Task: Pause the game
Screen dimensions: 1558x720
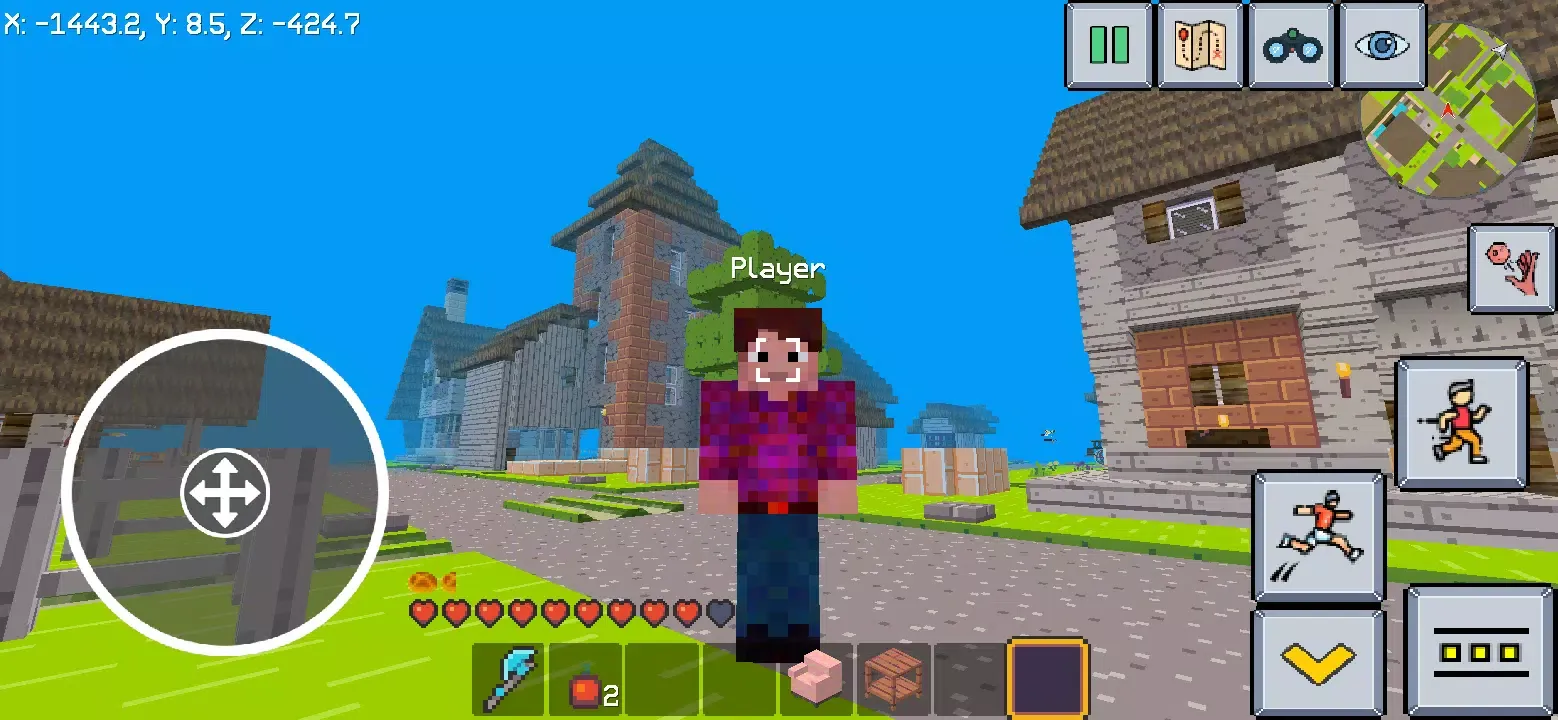Action: 1111,44
